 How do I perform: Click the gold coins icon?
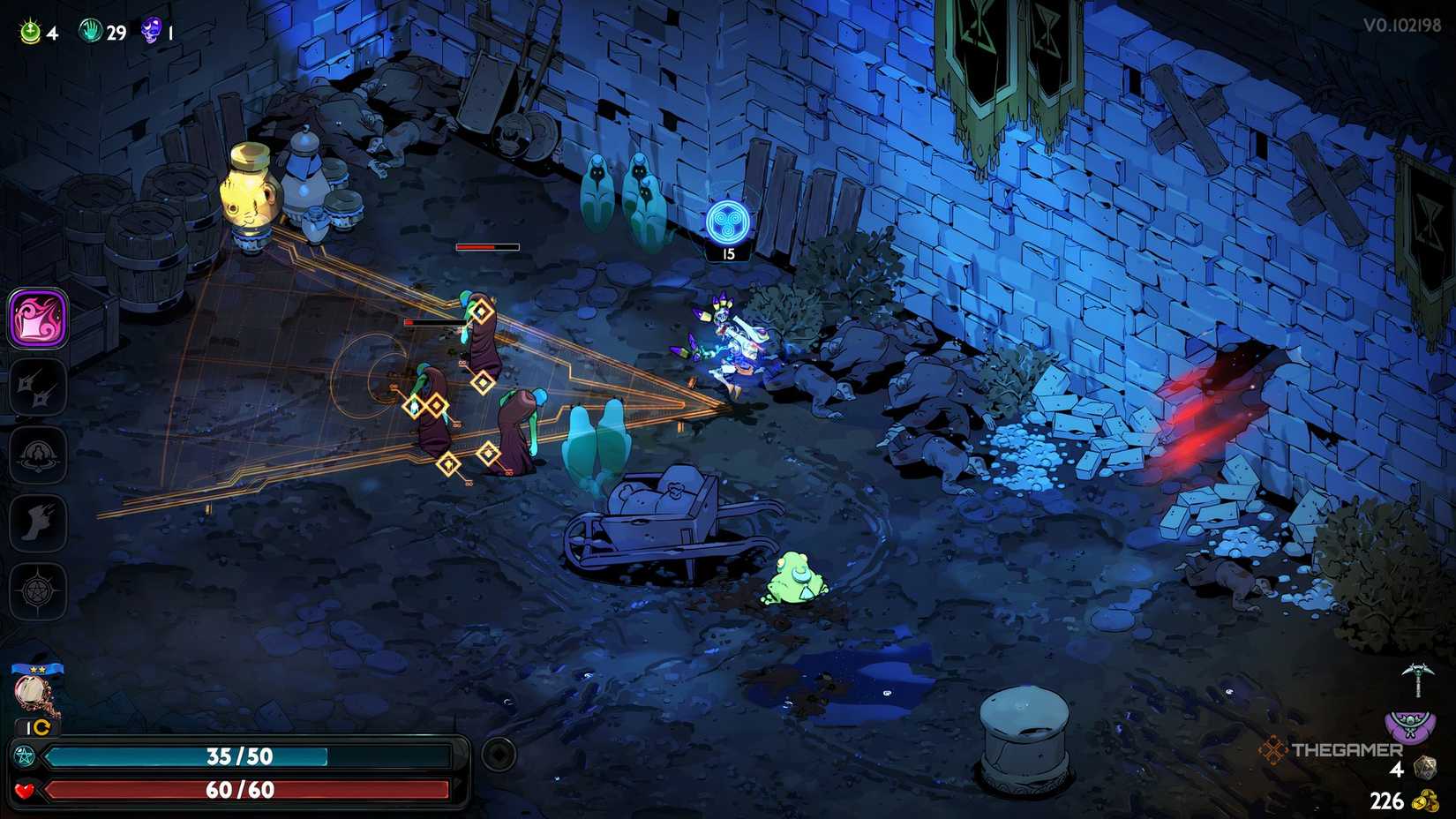(x=1425, y=800)
